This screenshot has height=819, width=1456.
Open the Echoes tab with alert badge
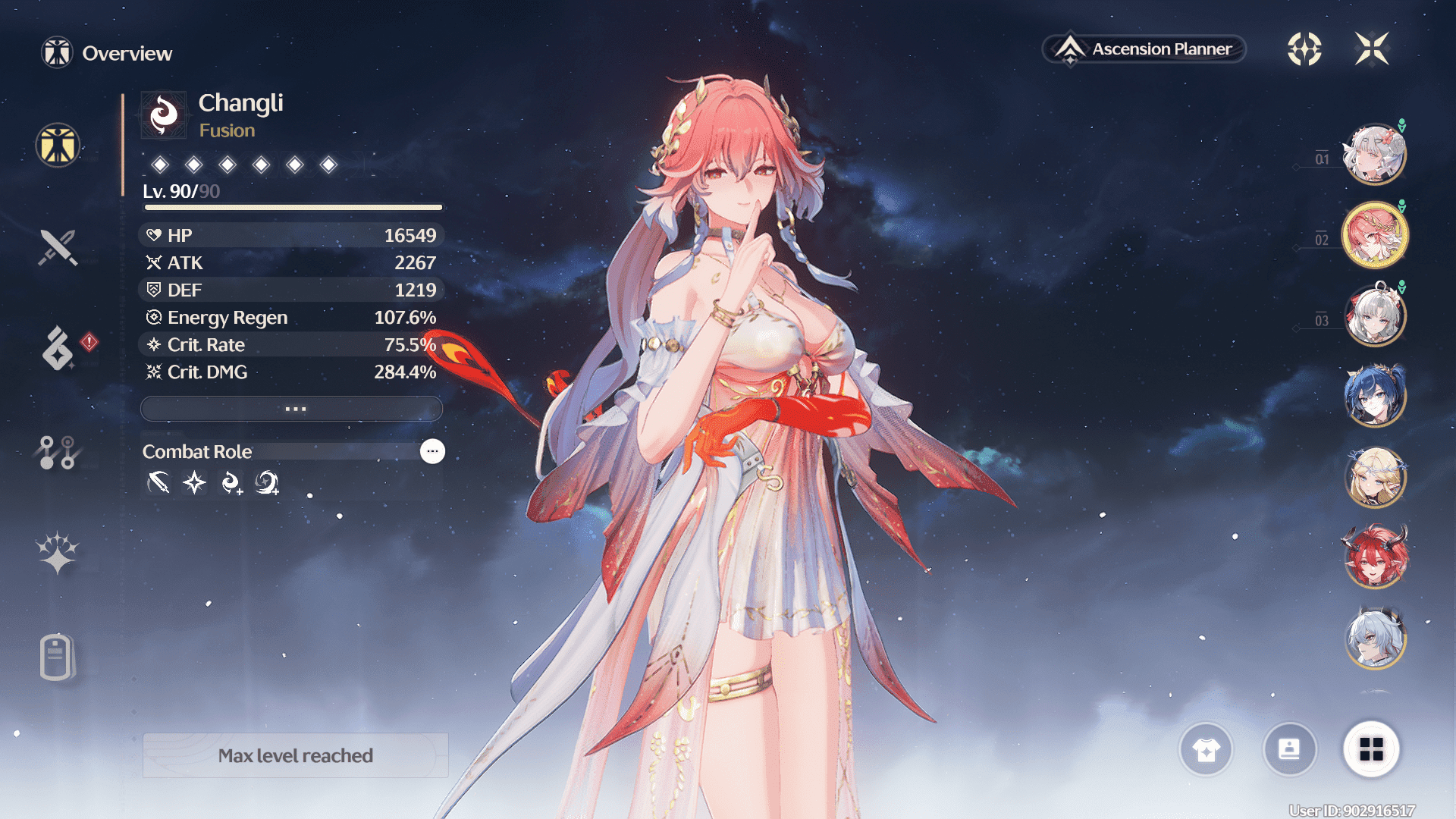pyautogui.click(x=59, y=348)
